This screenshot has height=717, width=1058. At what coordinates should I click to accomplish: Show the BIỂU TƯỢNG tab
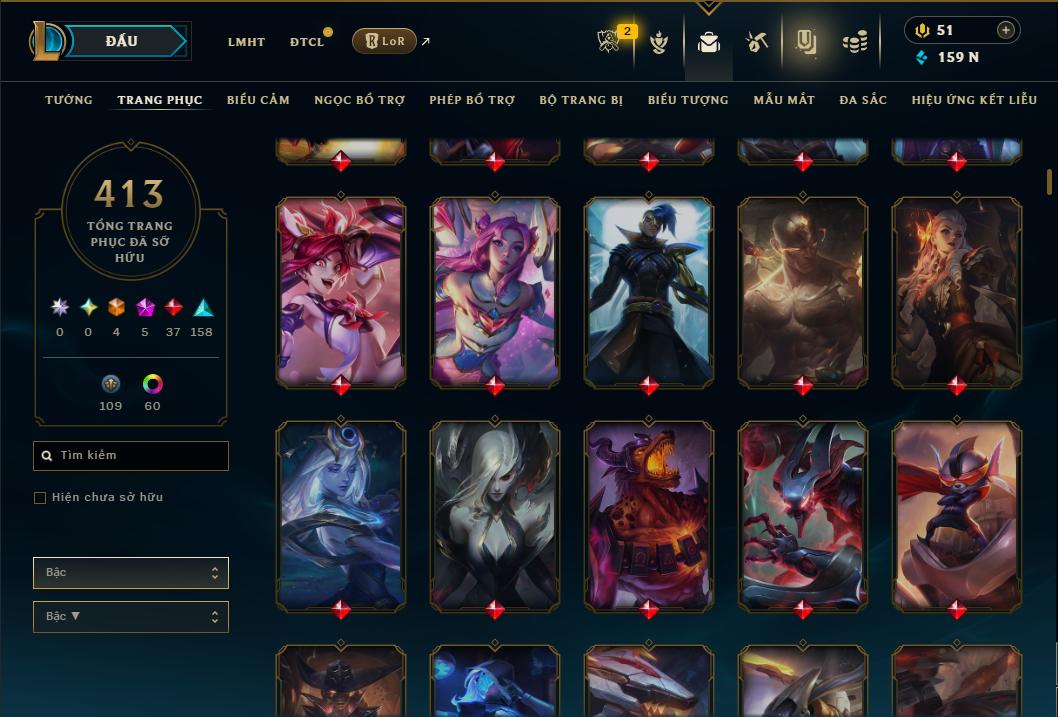click(688, 100)
